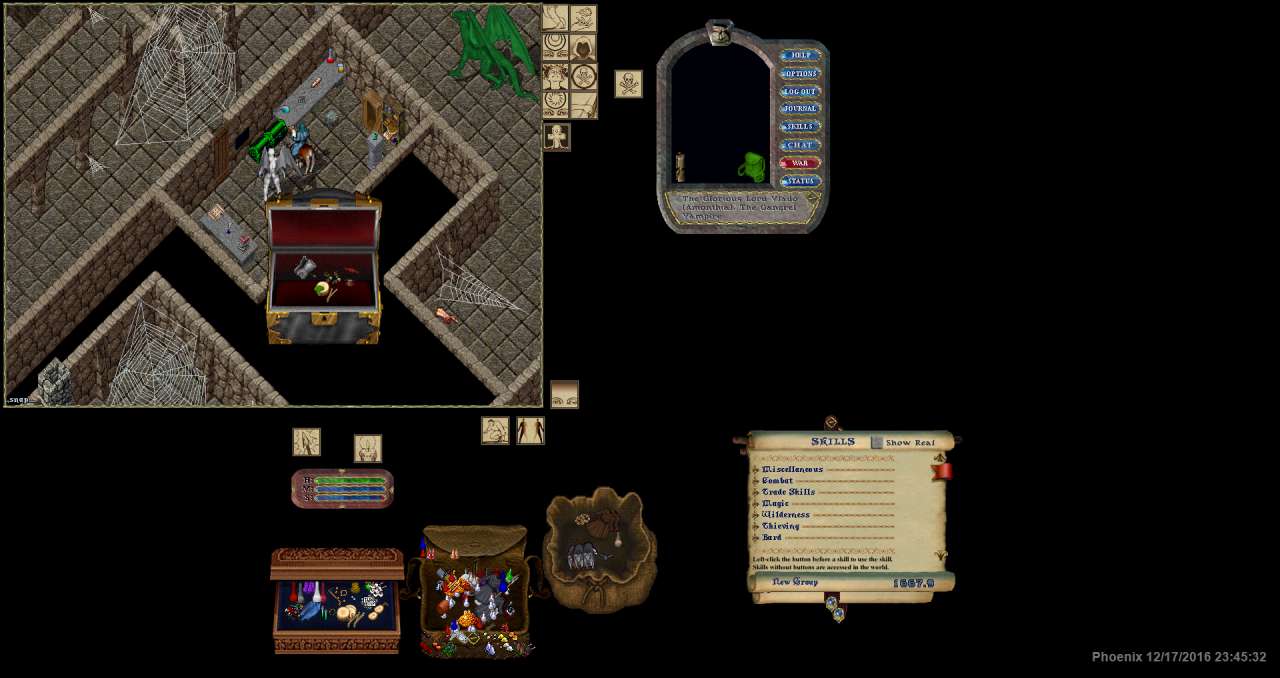Activate the hooded figure spell icon

pyautogui.click(x=583, y=47)
